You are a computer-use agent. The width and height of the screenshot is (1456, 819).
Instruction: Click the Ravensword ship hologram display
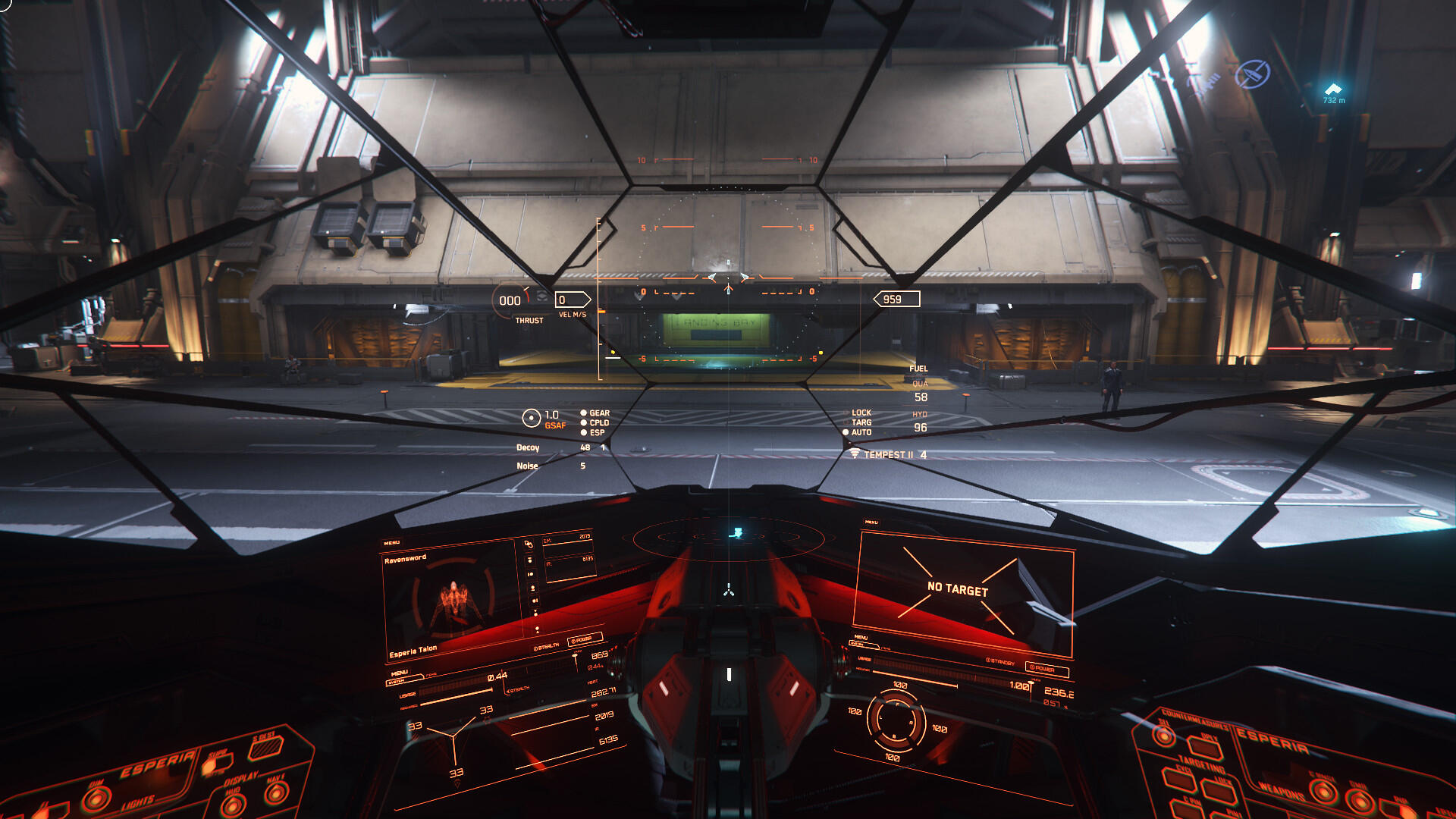click(x=453, y=604)
